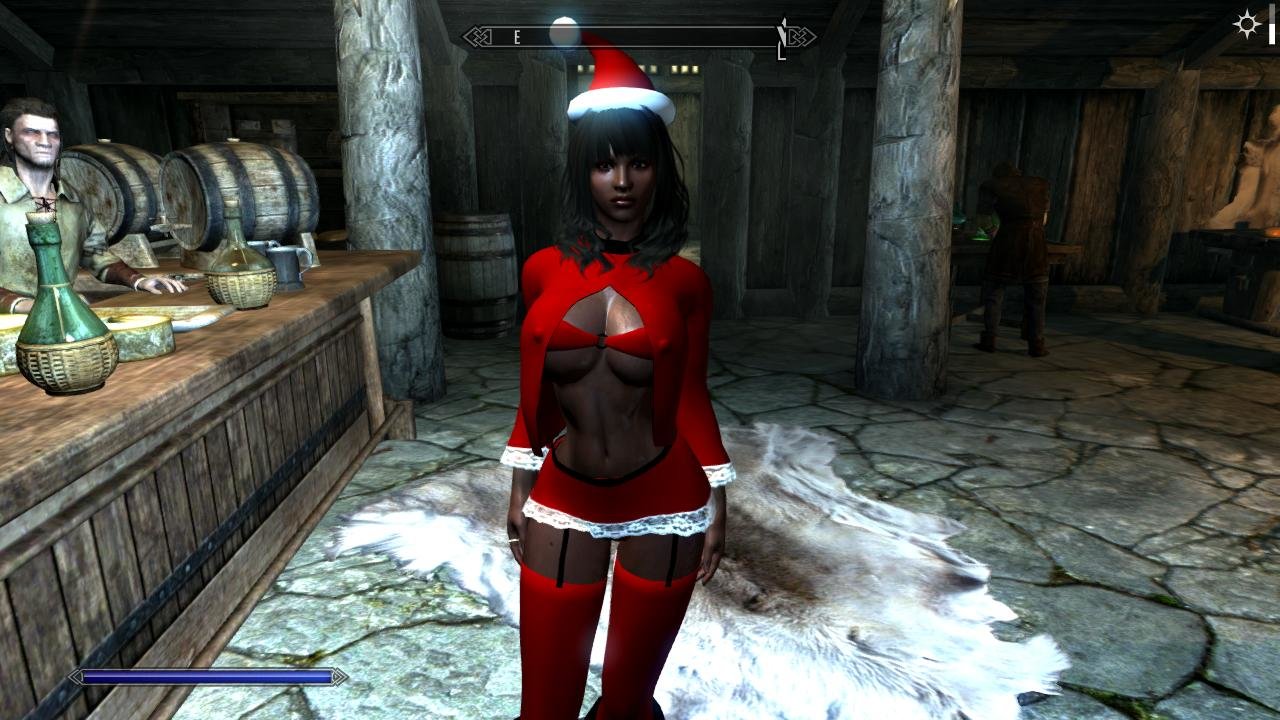The height and width of the screenshot is (720, 1280).
Task: Click the blue stat bar at the bottom left
Action: 200,678
